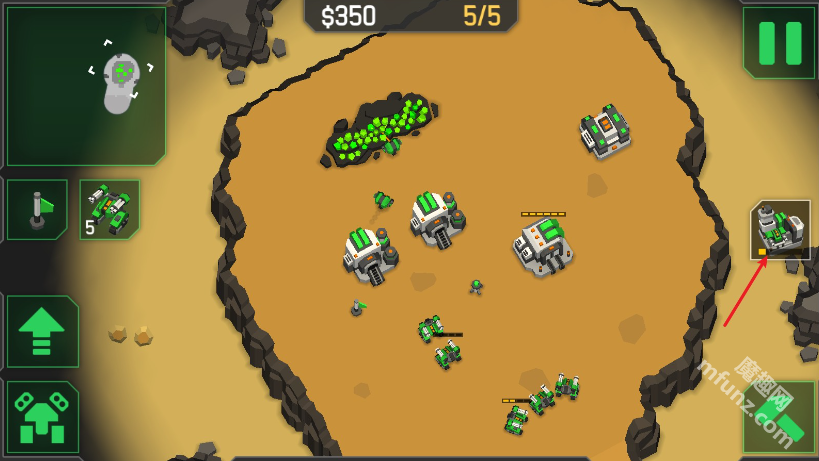Open the unit formation button
The width and height of the screenshot is (819, 461).
[43, 417]
